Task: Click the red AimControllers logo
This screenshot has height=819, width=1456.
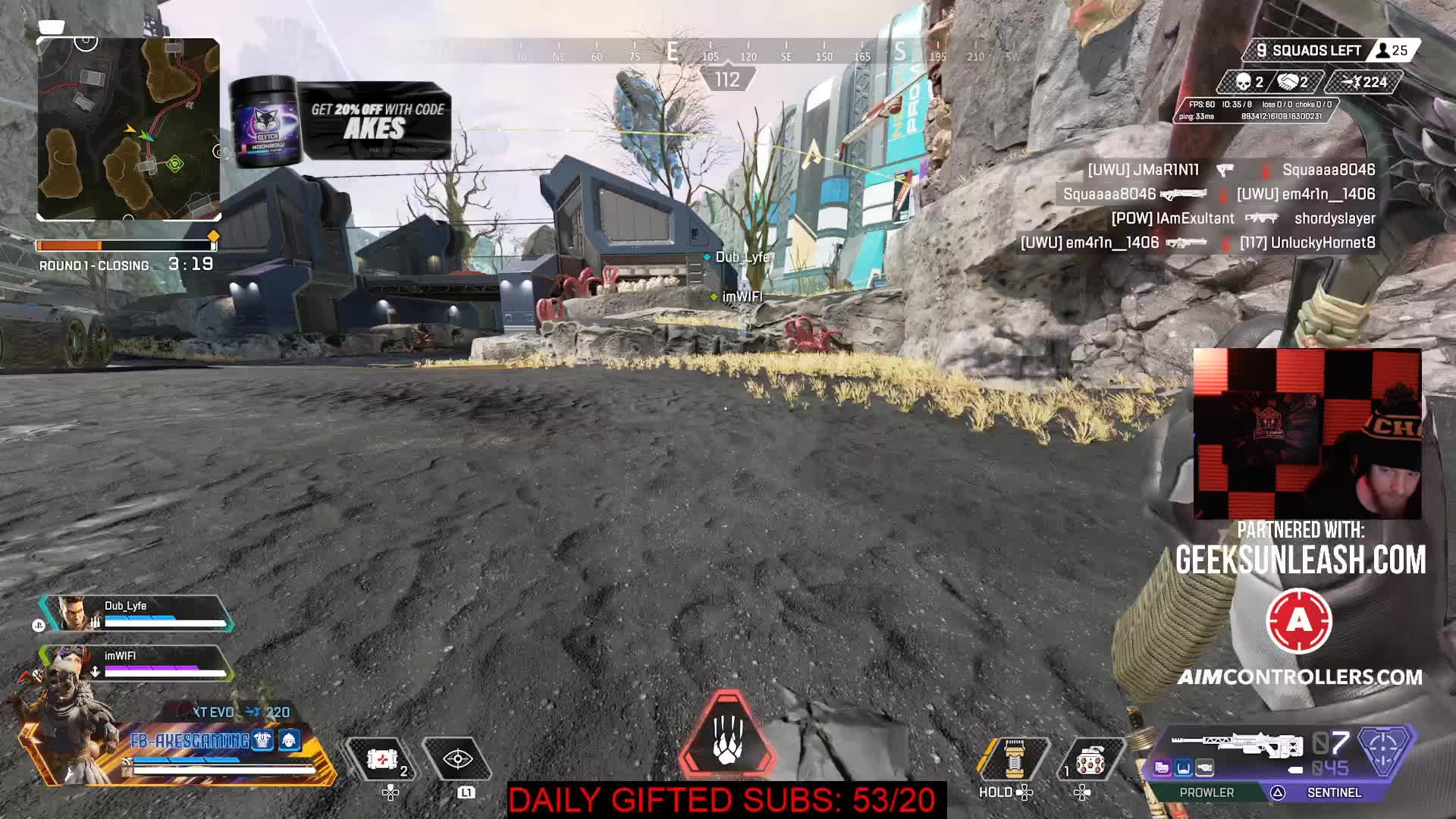Action: [1299, 622]
